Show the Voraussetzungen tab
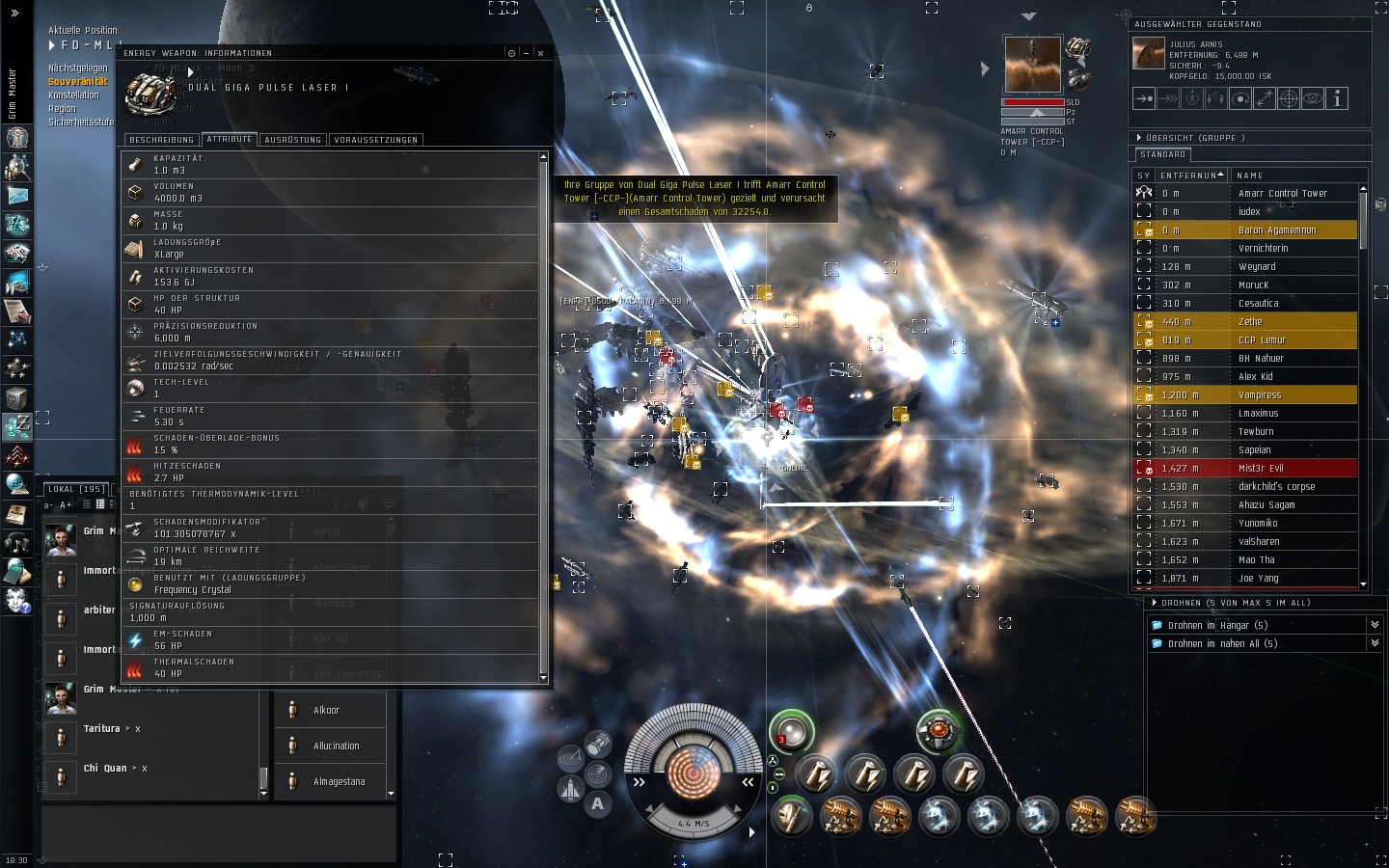This screenshot has height=868, width=1389. 375,140
